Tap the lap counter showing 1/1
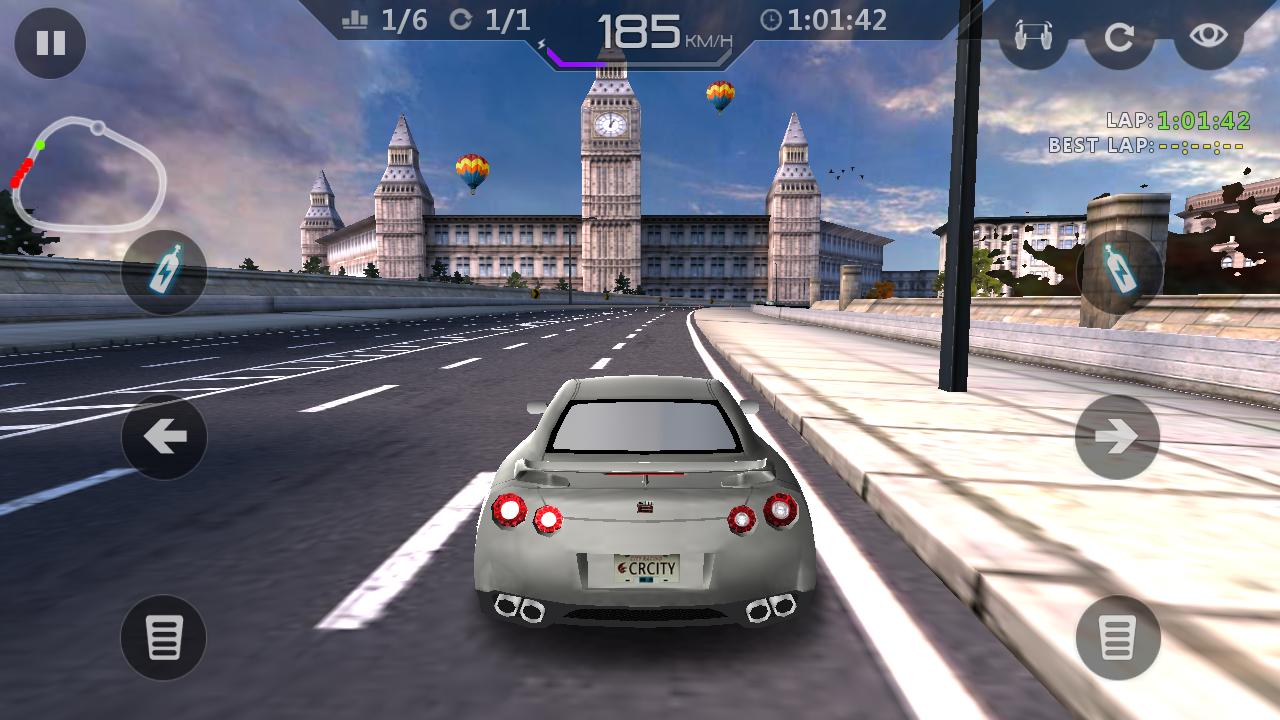This screenshot has width=1280, height=720. pos(490,17)
